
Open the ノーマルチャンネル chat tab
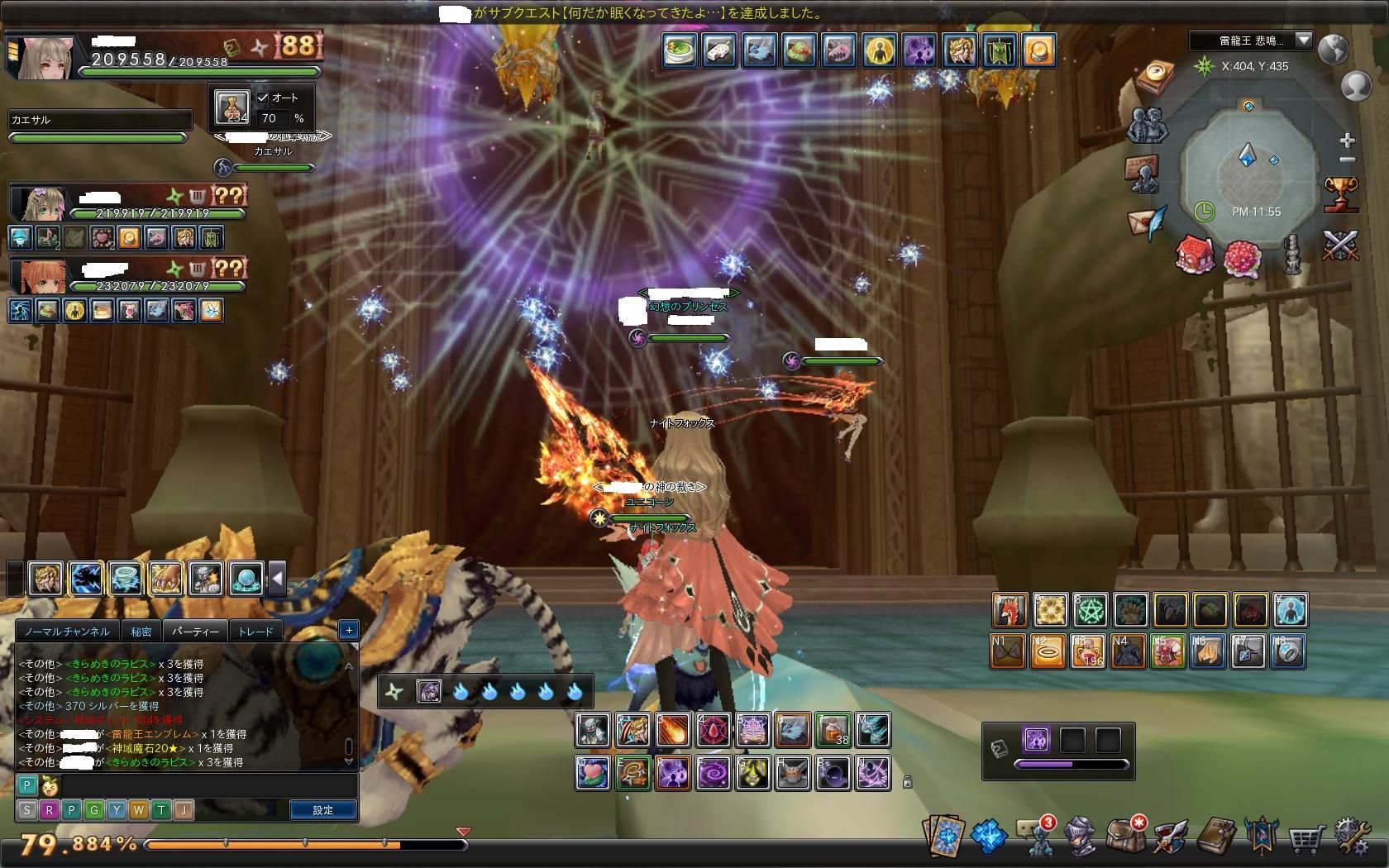tap(67, 632)
